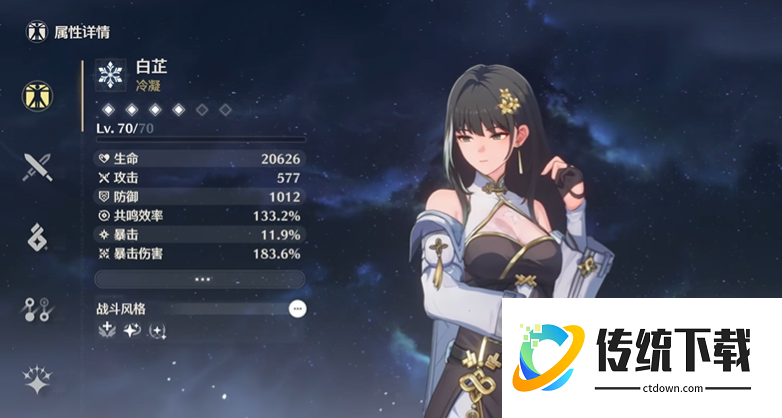Open combat style details round button
The height and width of the screenshot is (418, 782).
click(297, 309)
